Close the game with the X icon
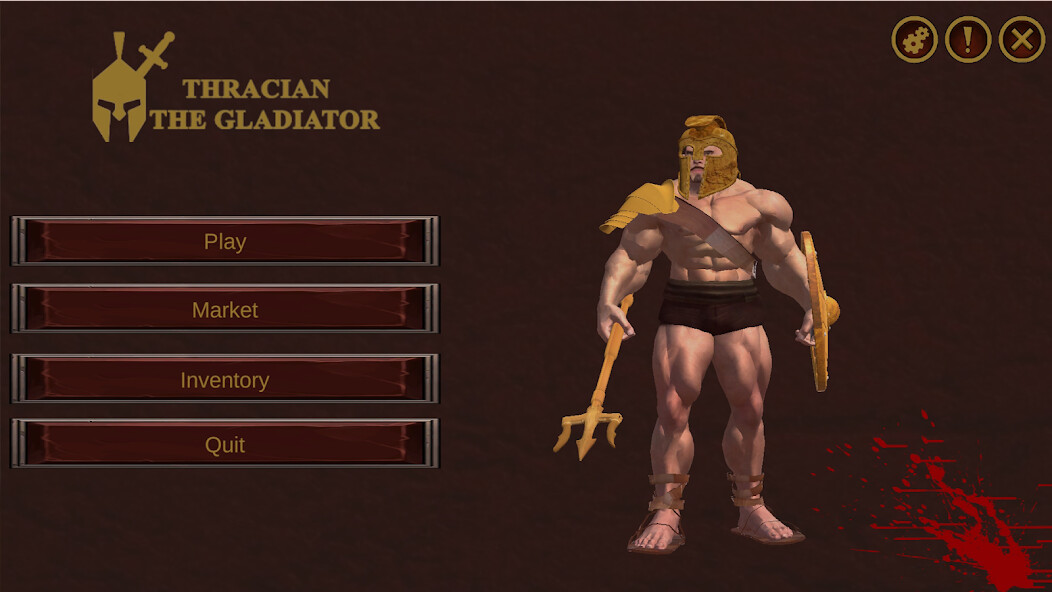 point(1021,40)
